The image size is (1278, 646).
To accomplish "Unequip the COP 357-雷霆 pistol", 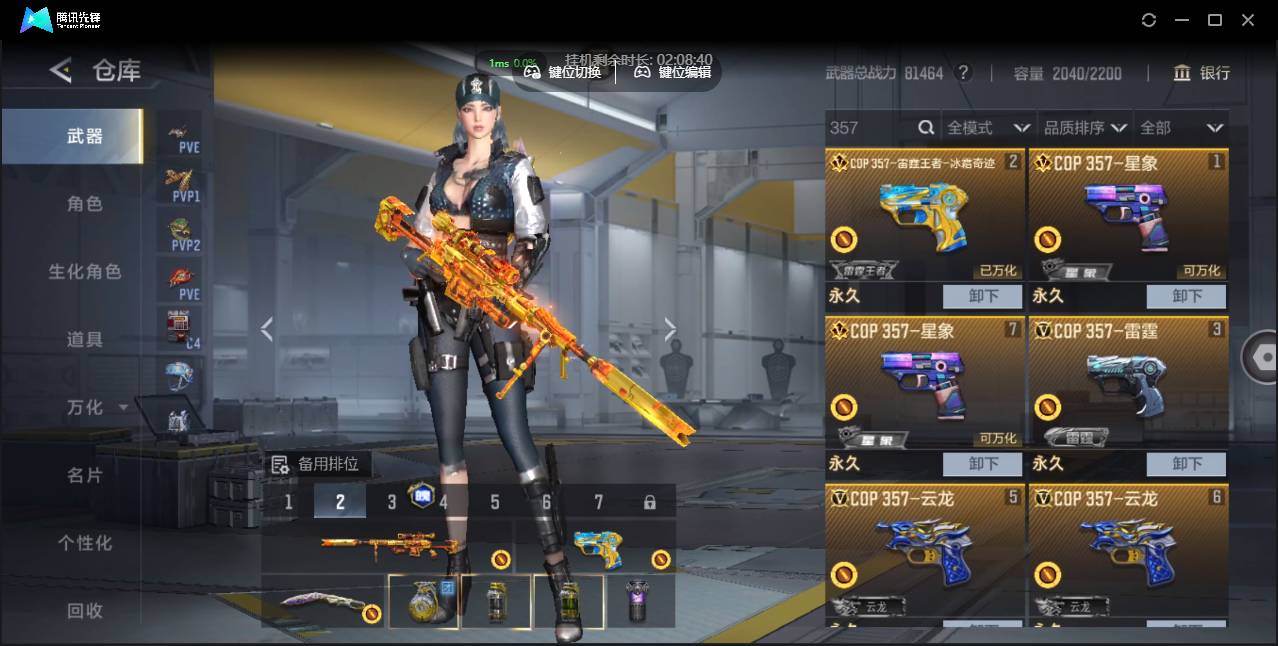I will point(1186,464).
